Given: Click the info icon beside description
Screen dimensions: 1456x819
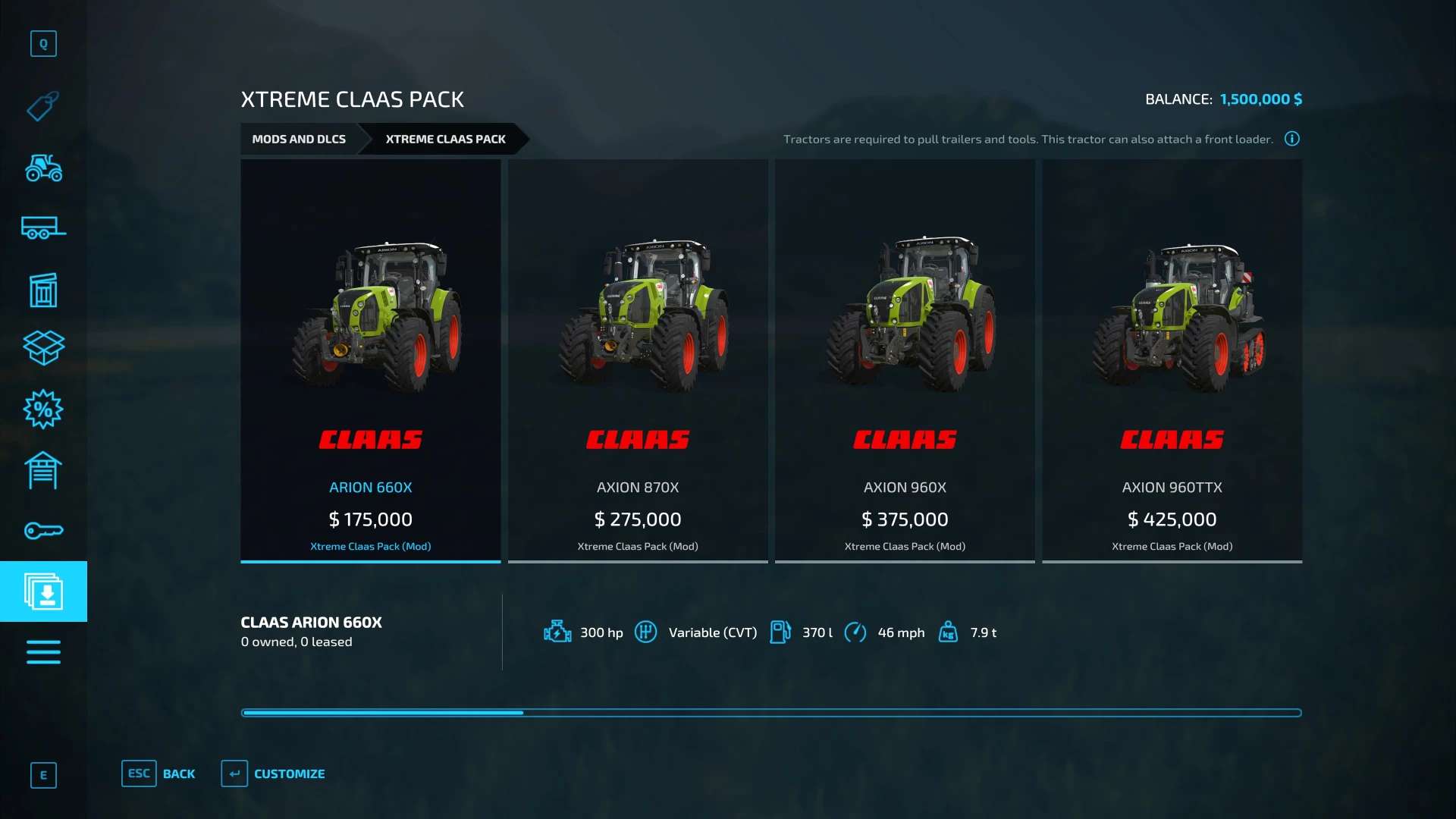Looking at the screenshot, I should coord(1292,139).
